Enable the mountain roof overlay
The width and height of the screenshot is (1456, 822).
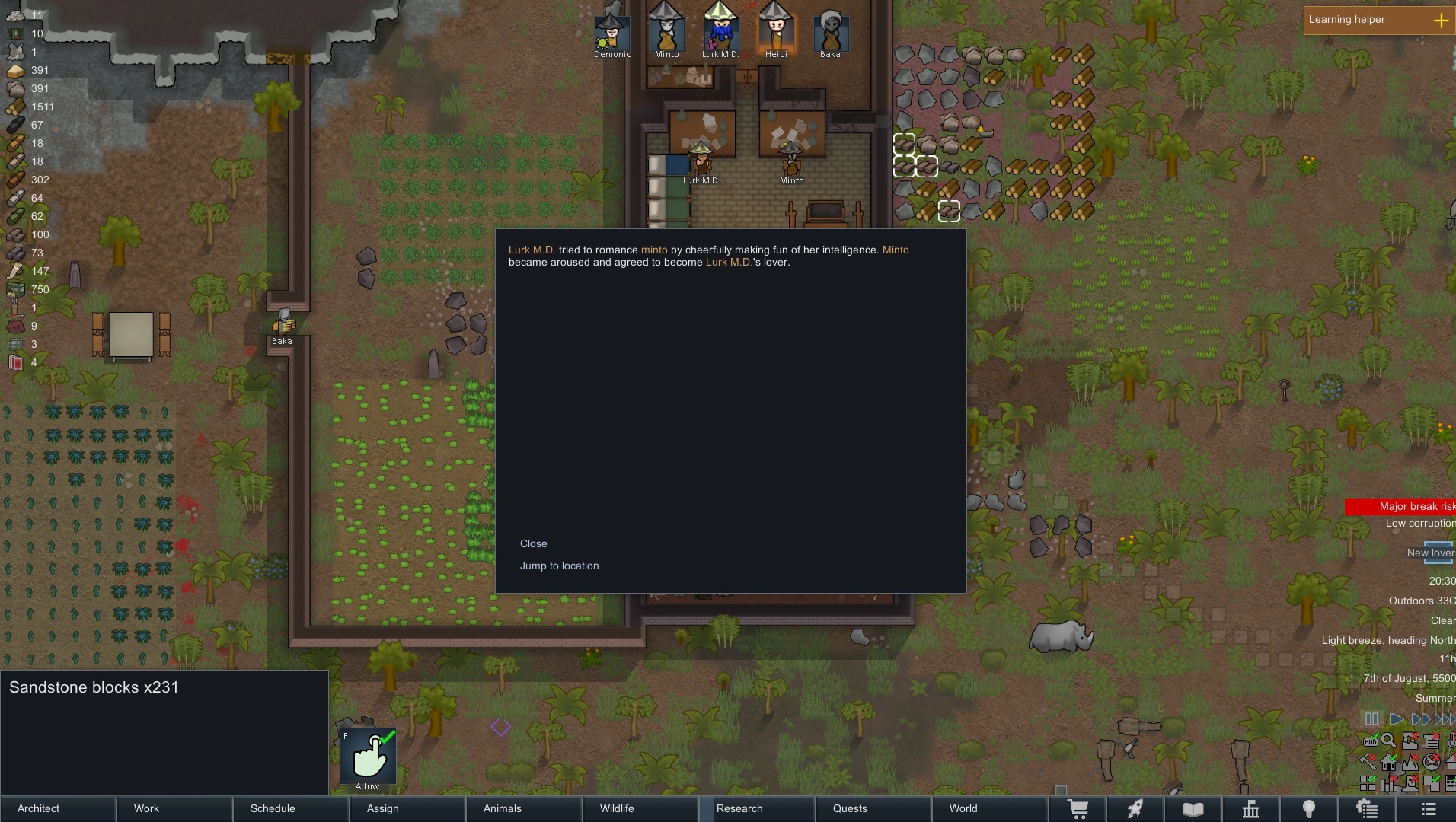point(1410,761)
